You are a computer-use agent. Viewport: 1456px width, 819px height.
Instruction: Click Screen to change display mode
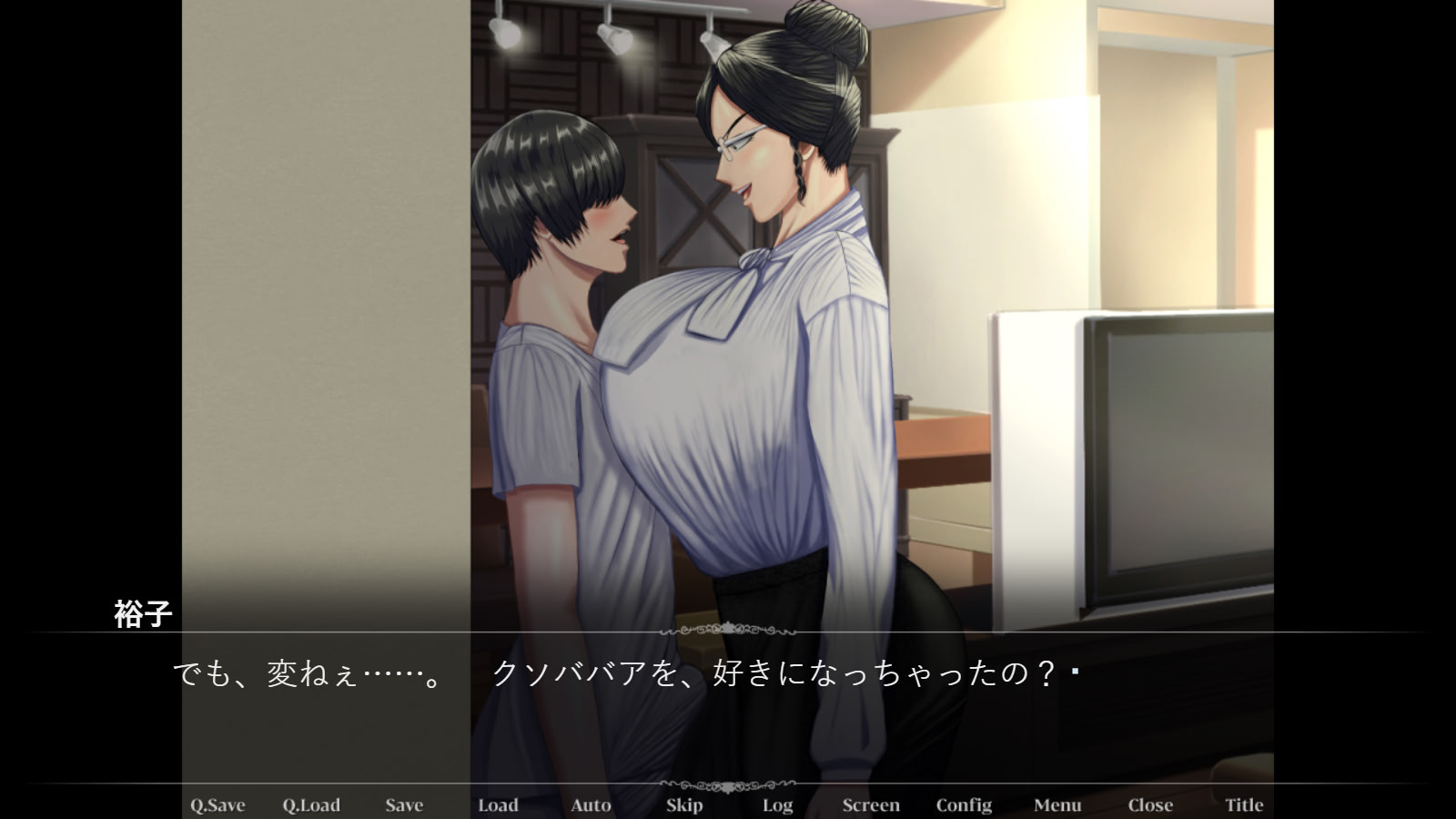[x=871, y=805]
